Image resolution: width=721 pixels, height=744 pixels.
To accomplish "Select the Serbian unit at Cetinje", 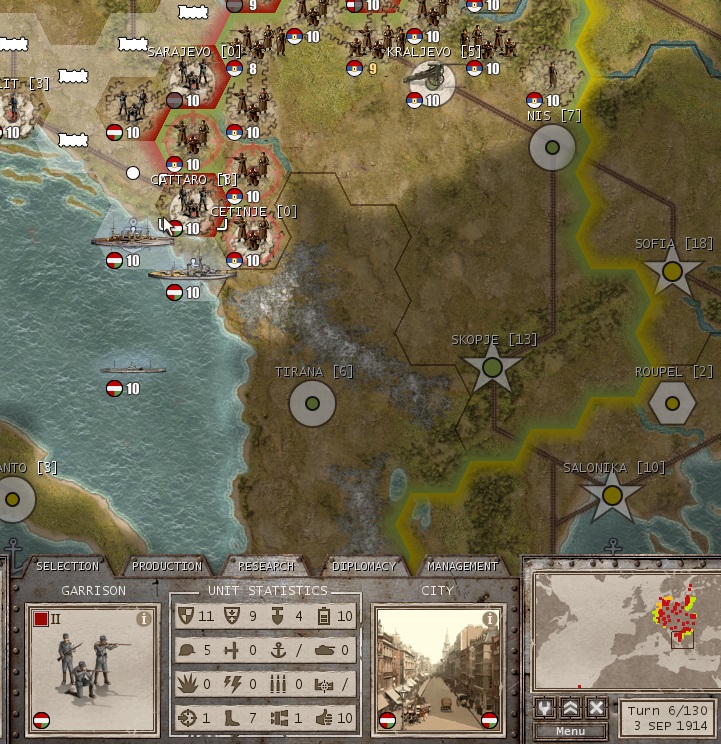I will (250, 236).
